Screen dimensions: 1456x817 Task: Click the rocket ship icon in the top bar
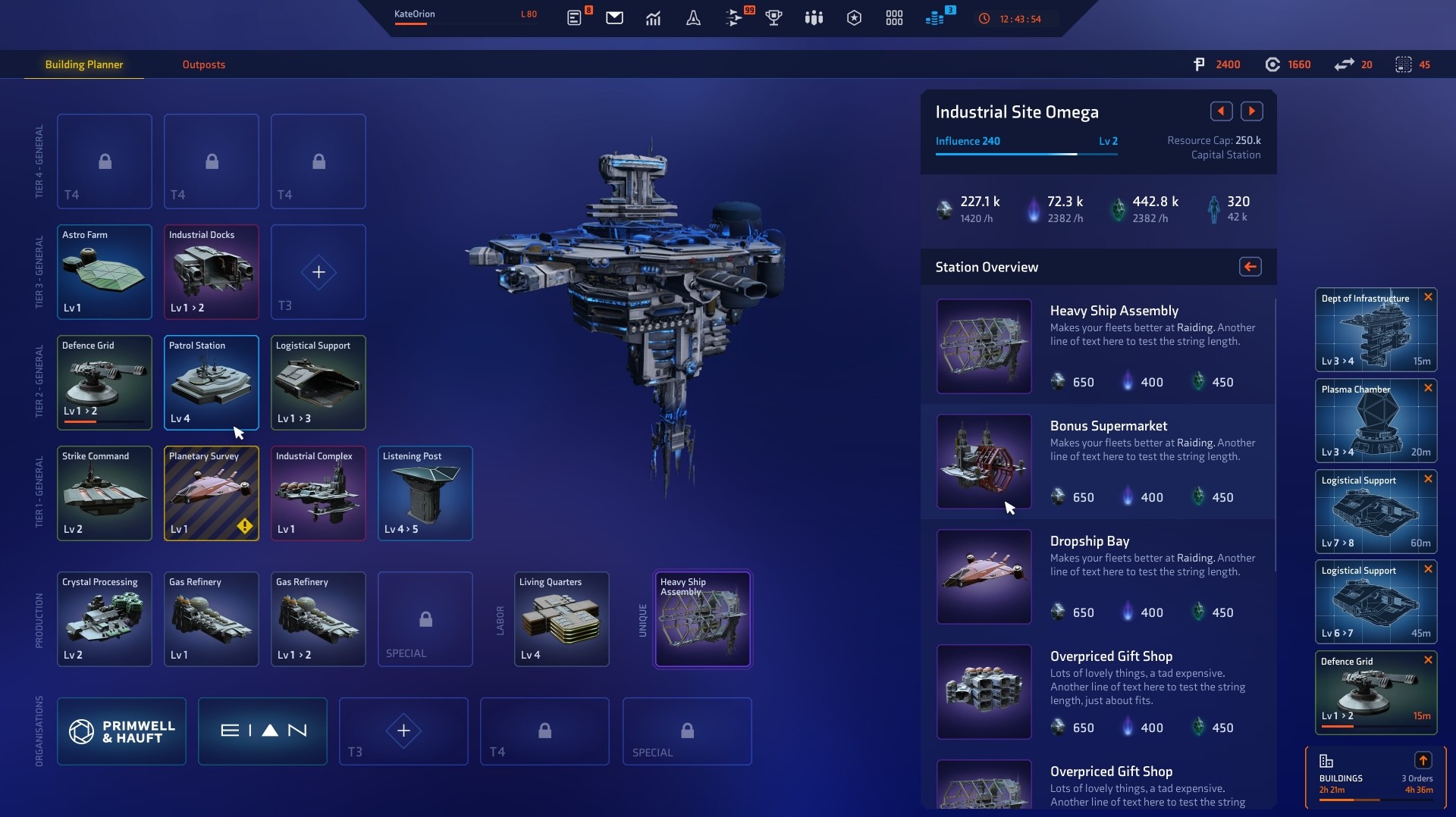click(x=693, y=17)
